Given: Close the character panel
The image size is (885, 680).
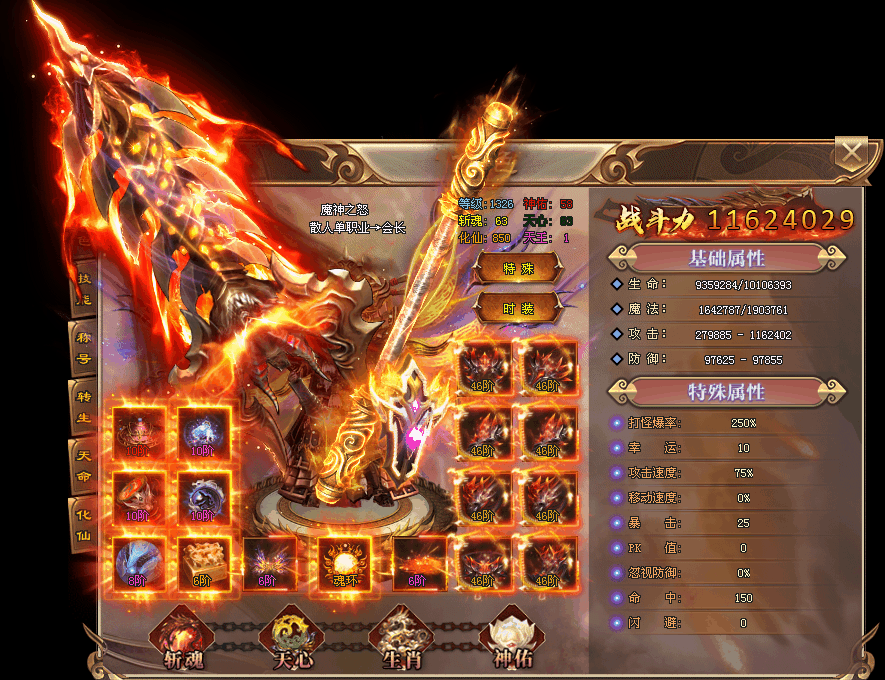Looking at the screenshot, I should [x=851, y=152].
